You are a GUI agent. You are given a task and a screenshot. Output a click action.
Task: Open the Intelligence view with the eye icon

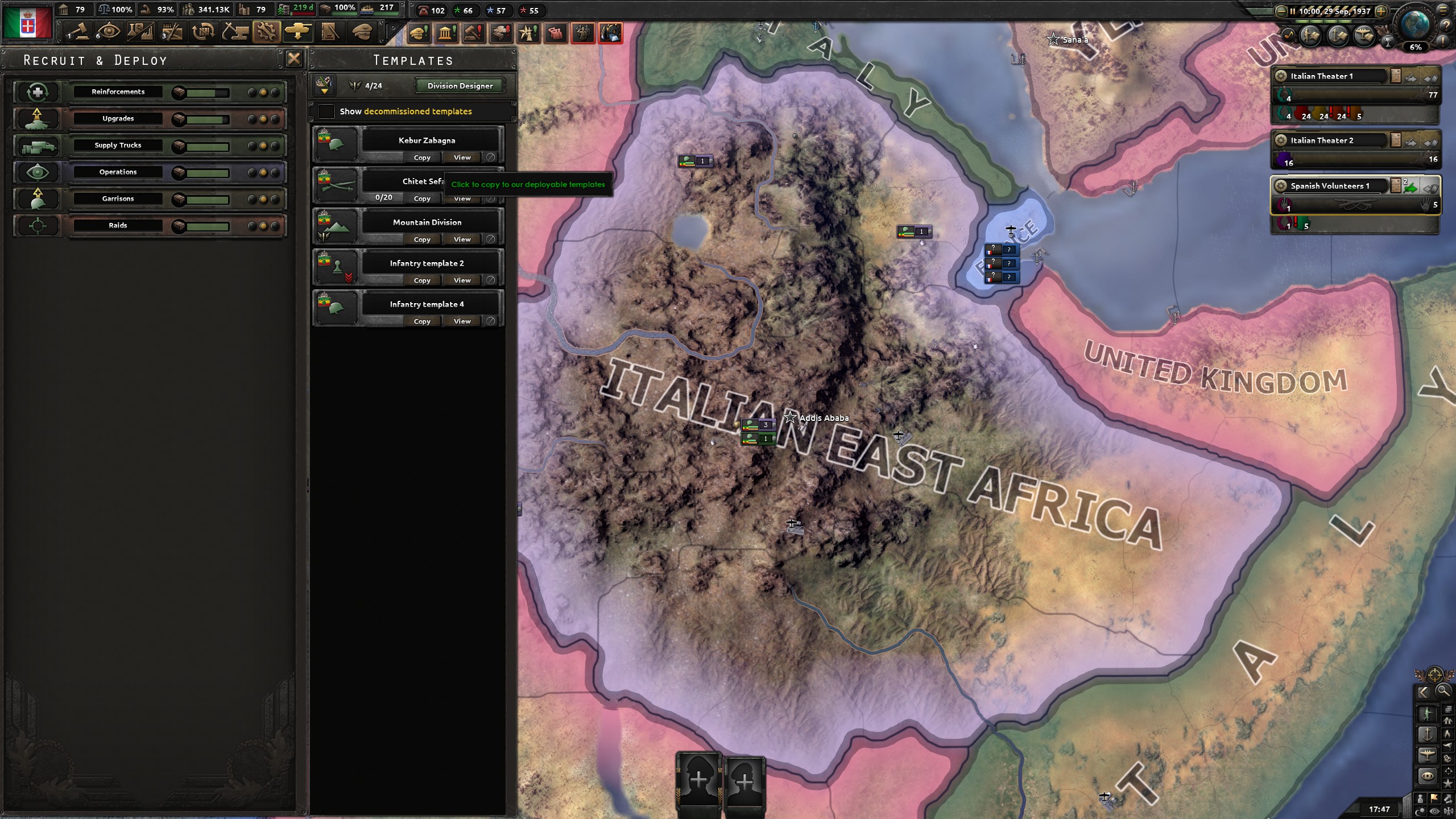tap(108, 32)
